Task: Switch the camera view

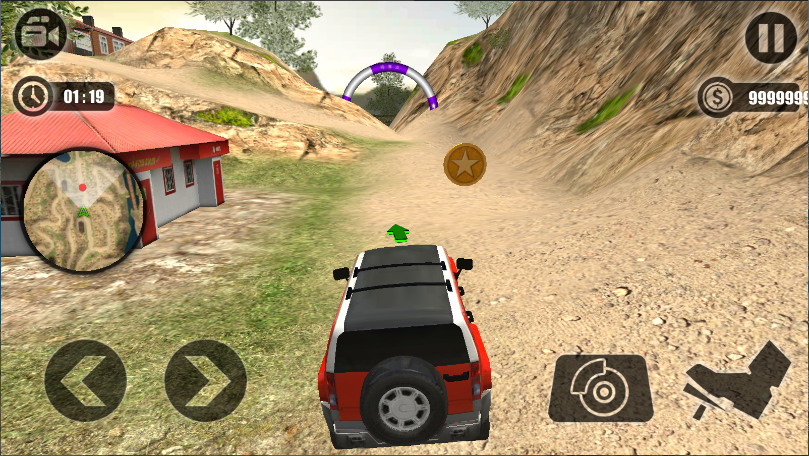Action: (39, 35)
